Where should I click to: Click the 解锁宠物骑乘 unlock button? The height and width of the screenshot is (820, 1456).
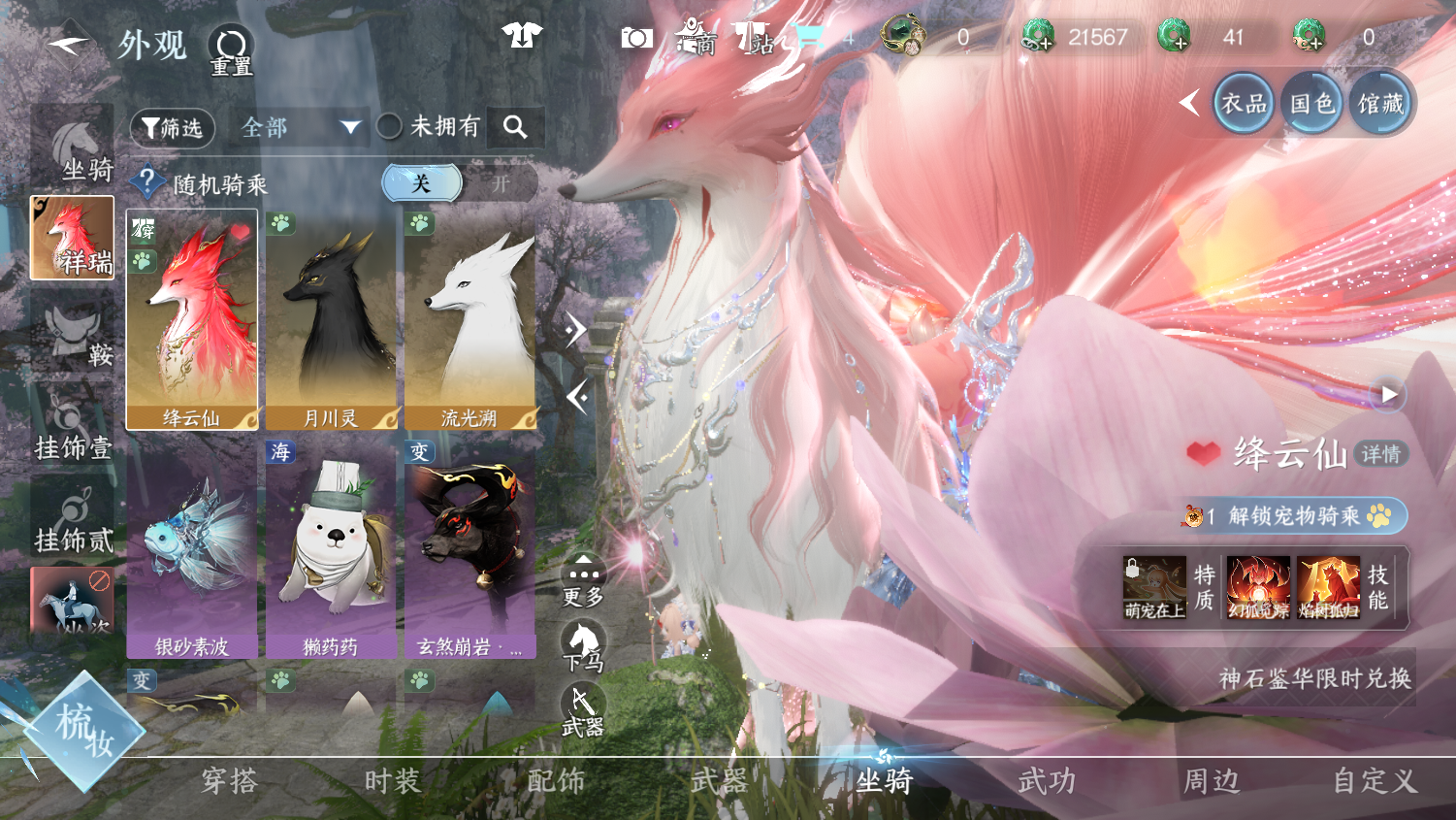(x=1294, y=515)
